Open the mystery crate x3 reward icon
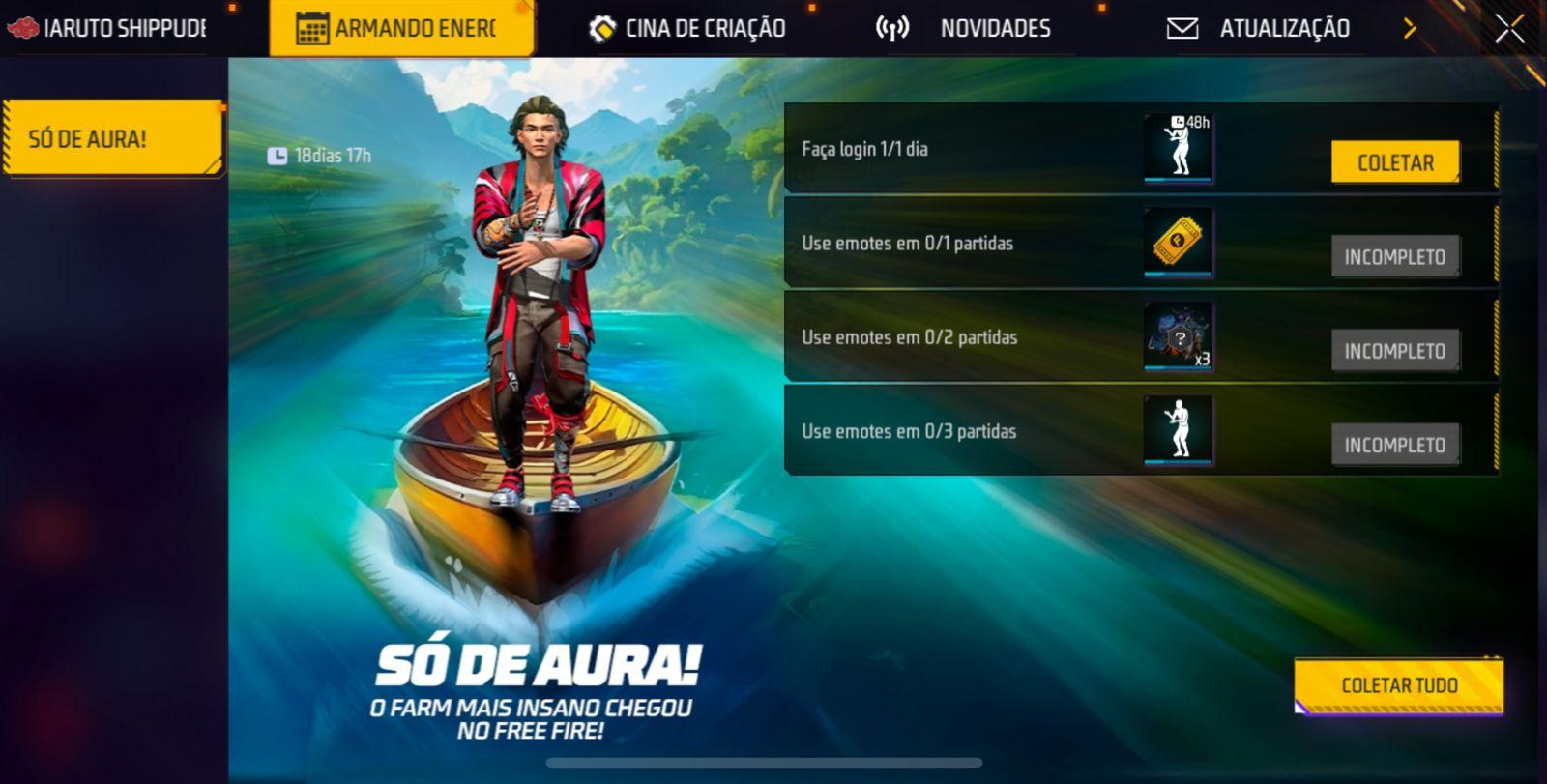Viewport: 1547px width, 784px height. [x=1179, y=337]
